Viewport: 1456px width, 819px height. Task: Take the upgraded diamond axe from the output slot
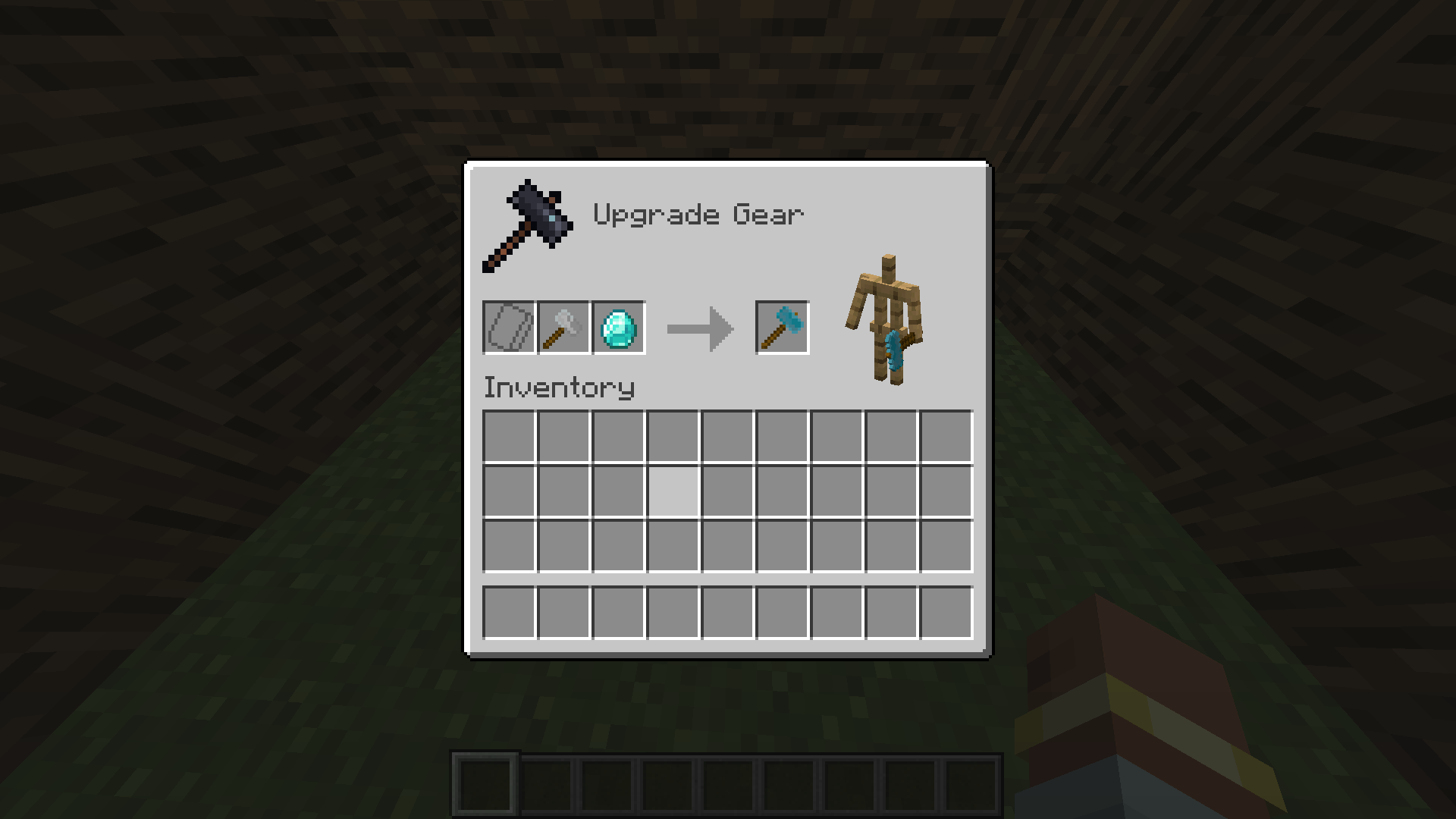(x=781, y=328)
